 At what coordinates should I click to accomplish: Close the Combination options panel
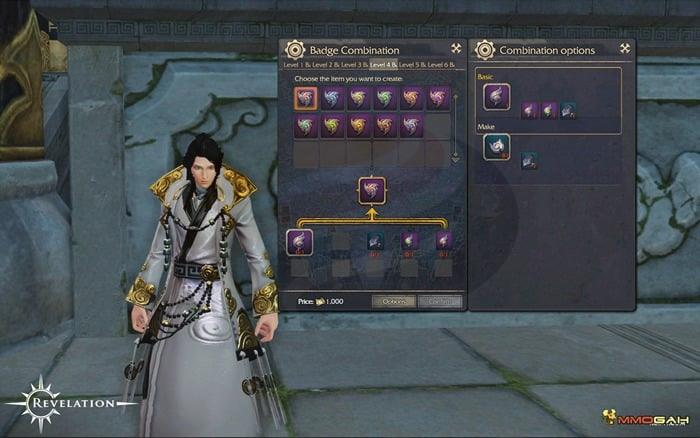[x=625, y=49]
